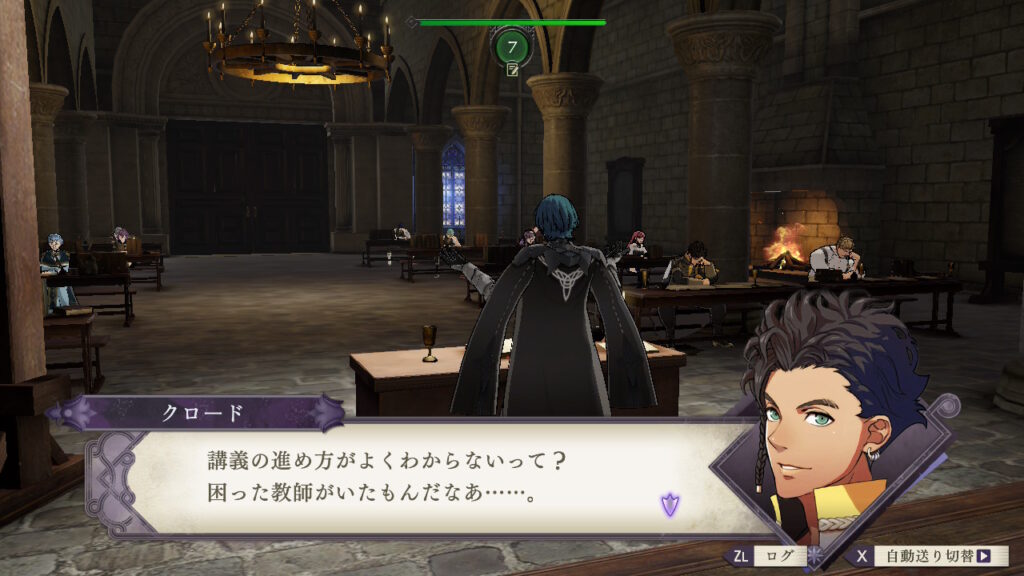Viewport: 1024px width, 576px height.
Task: Advance dialogue with the purple arrow marker
Action: point(669,505)
